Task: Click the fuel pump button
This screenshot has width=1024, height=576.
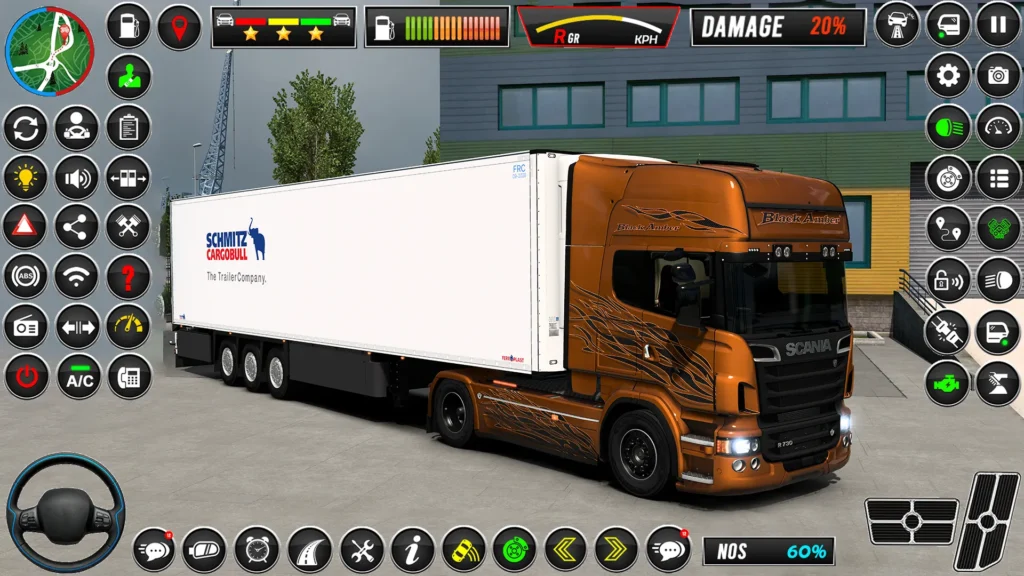Action: [x=128, y=26]
